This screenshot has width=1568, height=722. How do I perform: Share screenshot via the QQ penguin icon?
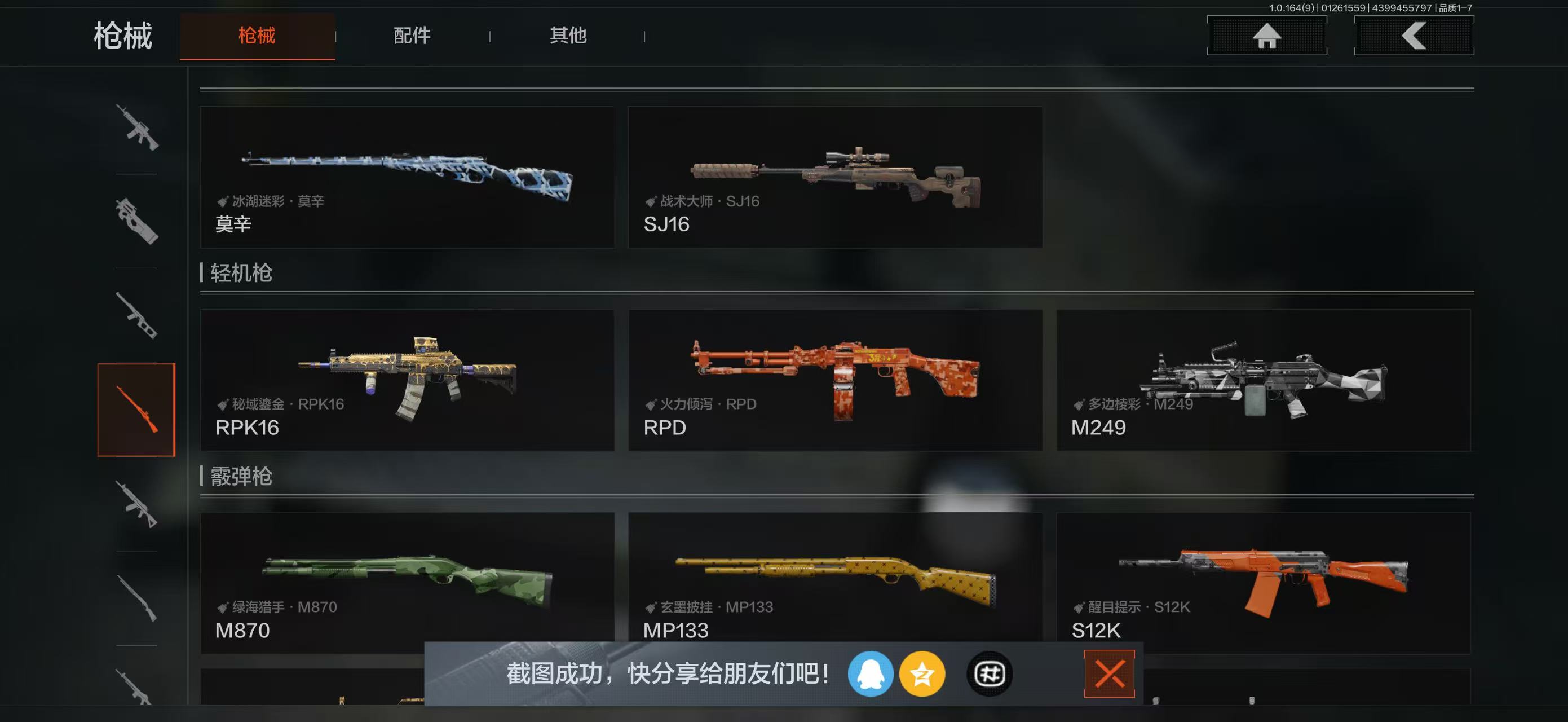872,675
